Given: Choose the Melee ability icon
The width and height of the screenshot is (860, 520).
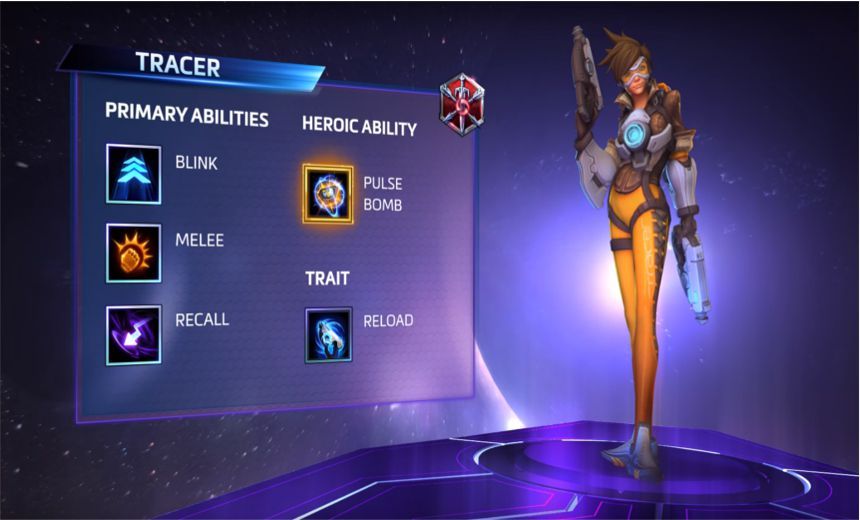Looking at the screenshot, I should tap(133, 252).
